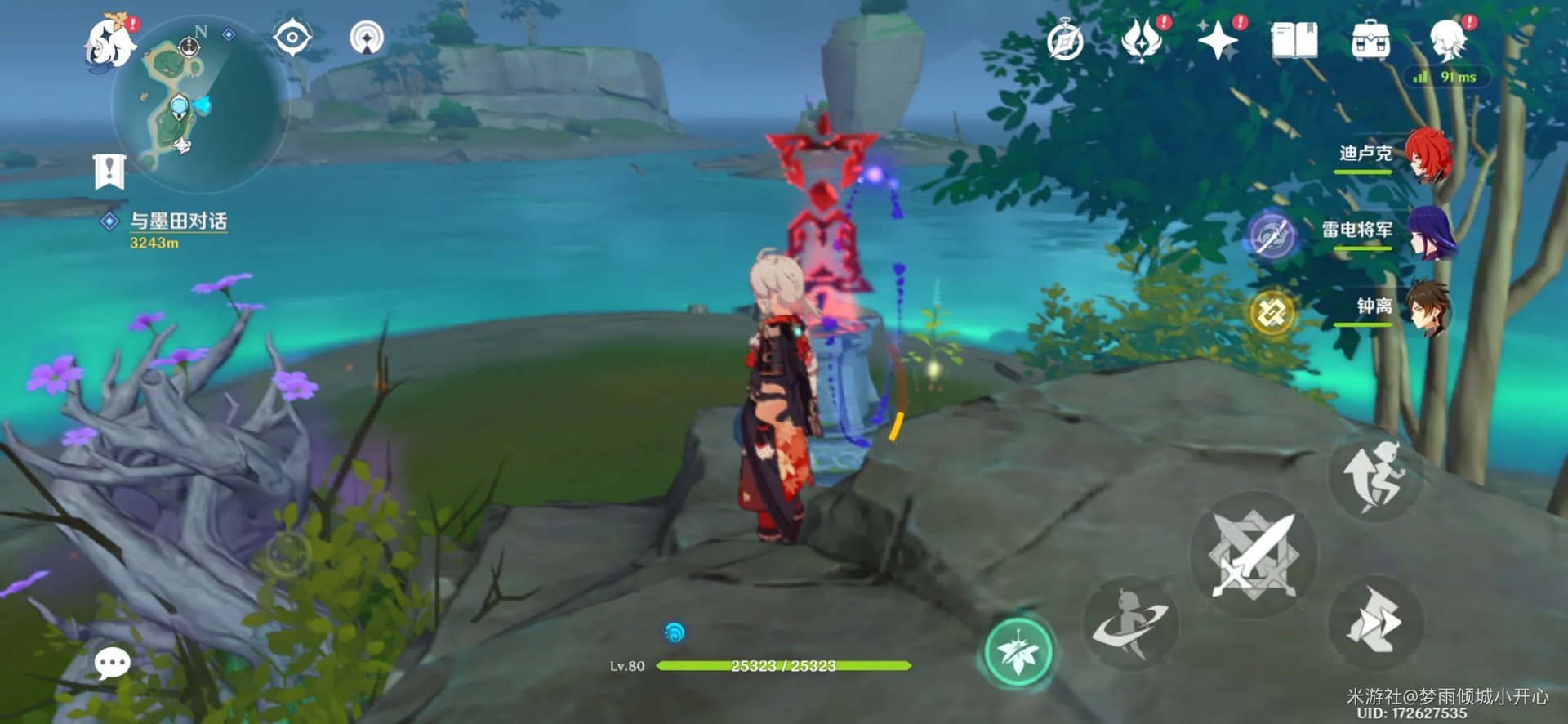The width and height of the screenshot is (1568, 724).
Task: Open the wish star icon
Action: [x=1218, y=39]
